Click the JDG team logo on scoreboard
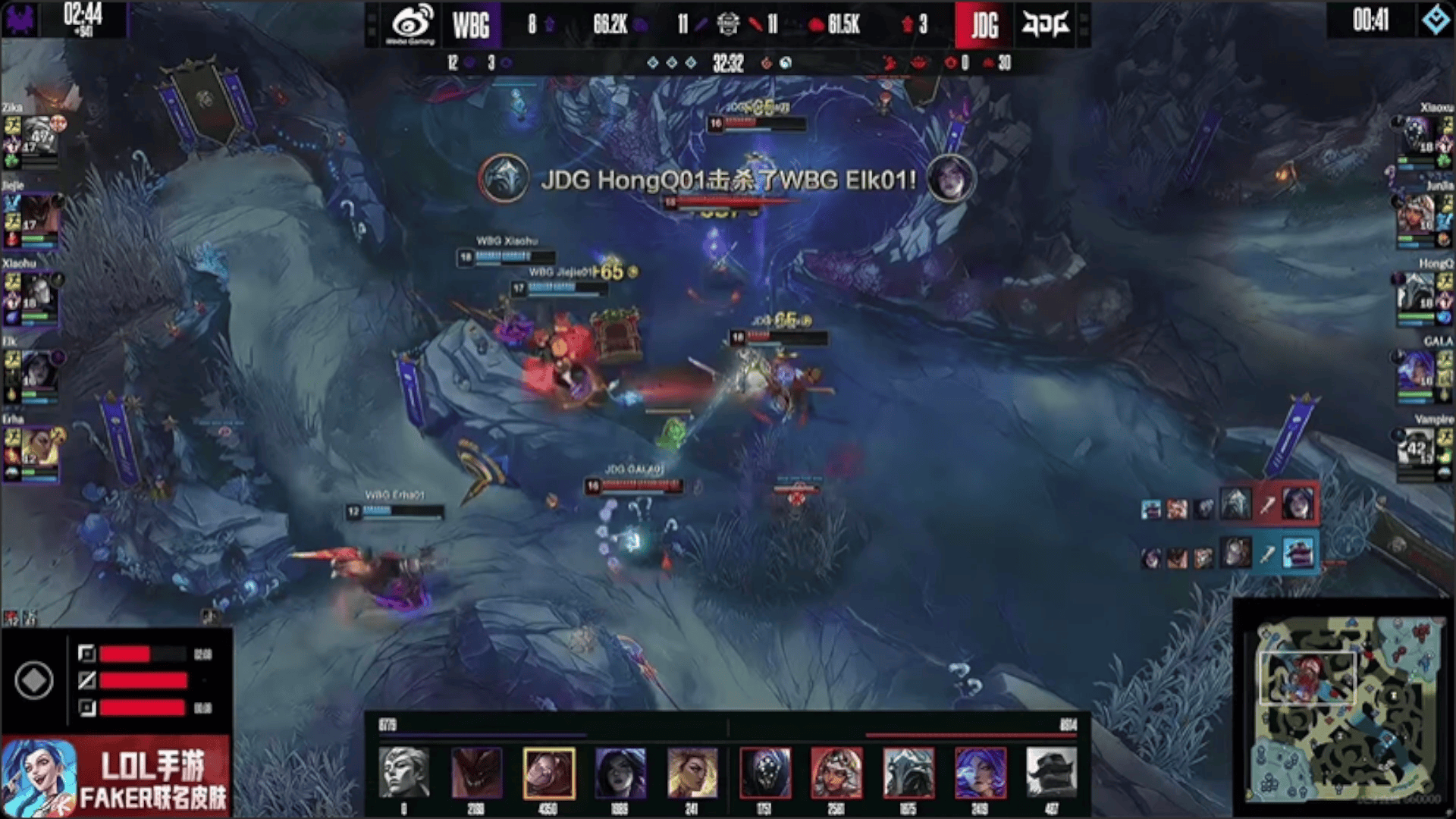 coord(1045,24)
